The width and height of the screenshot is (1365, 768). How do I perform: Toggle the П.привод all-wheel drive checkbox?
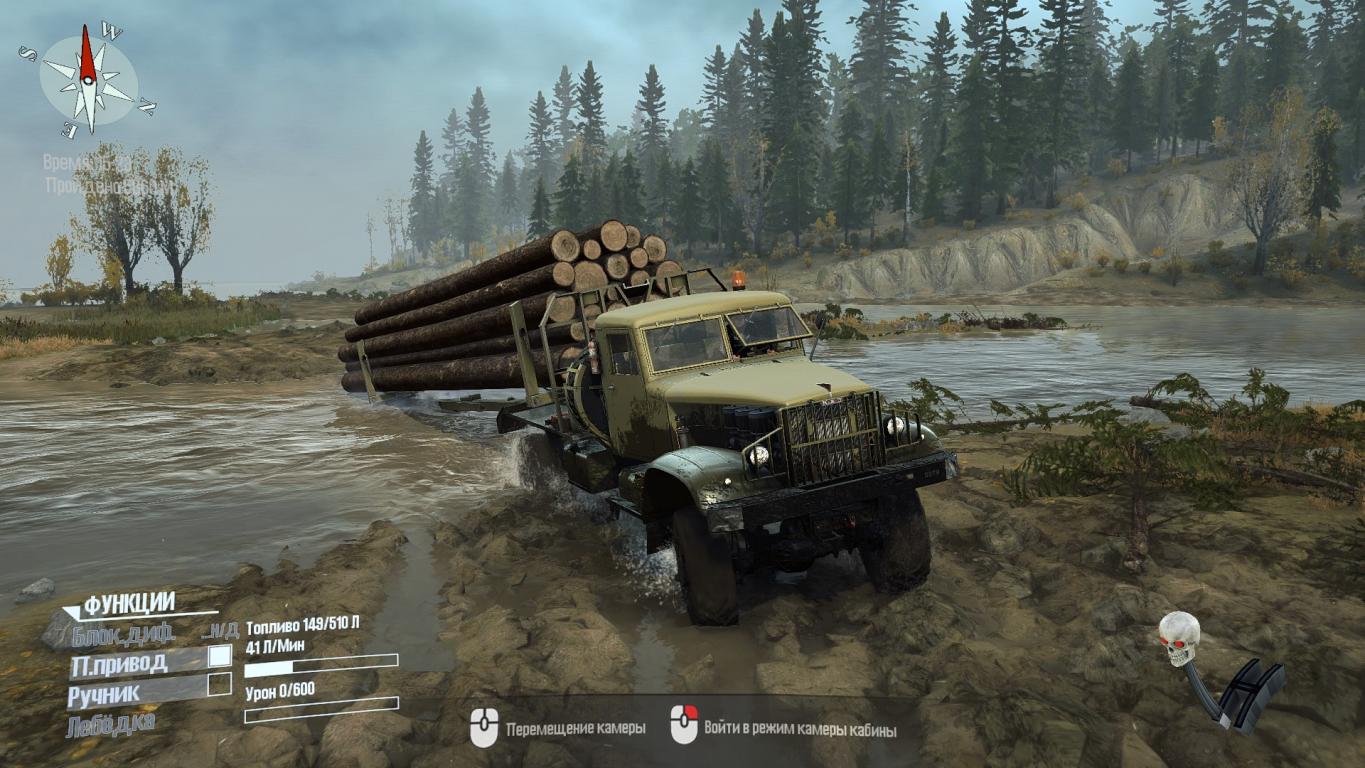point(219,656)
